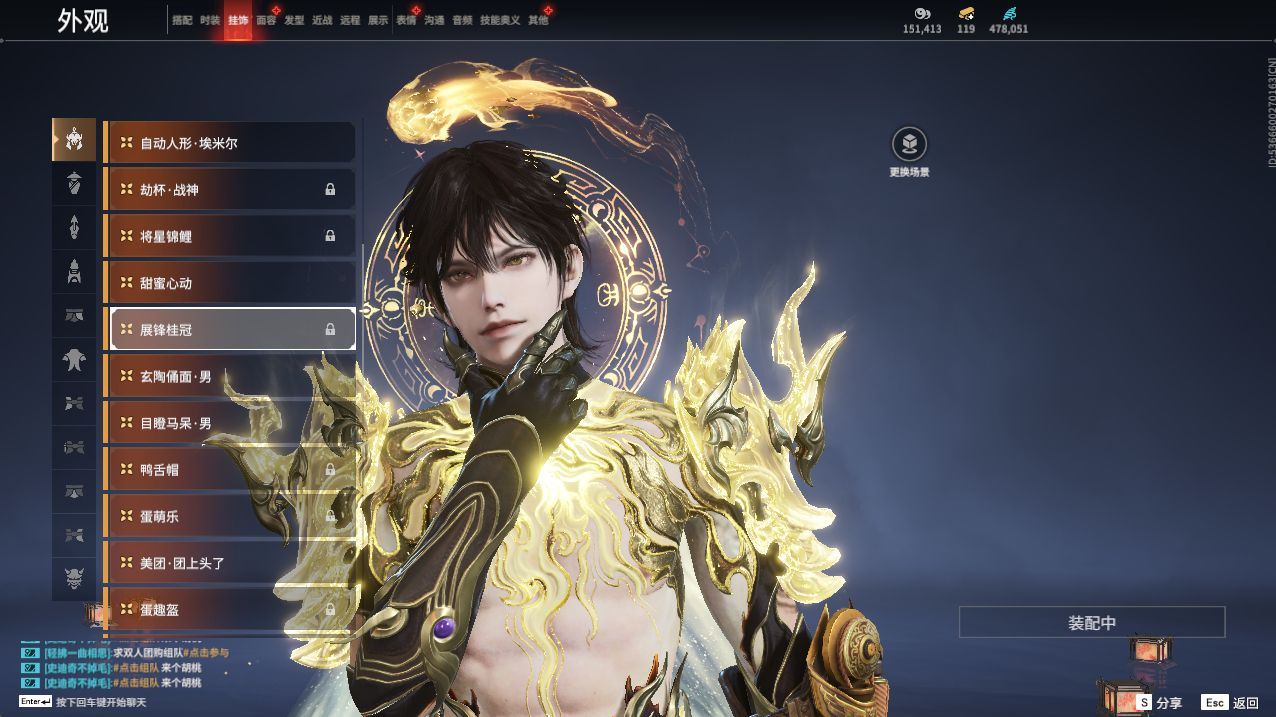Open the 近战 tab
Image resolution: width=1276 pixels, height=717 pixels.
point(322,20)
